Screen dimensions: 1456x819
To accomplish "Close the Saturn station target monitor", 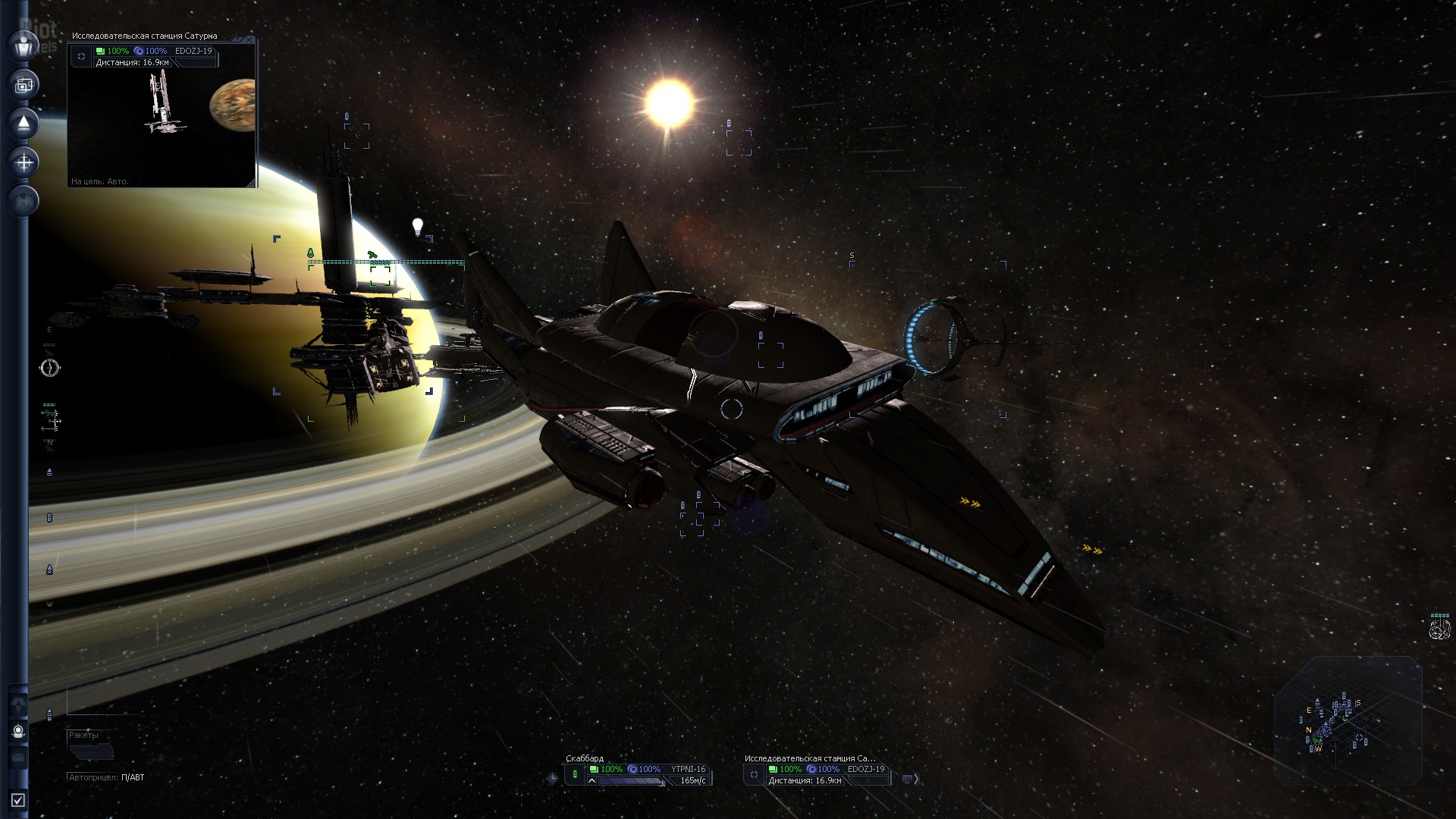I will 250,39.
